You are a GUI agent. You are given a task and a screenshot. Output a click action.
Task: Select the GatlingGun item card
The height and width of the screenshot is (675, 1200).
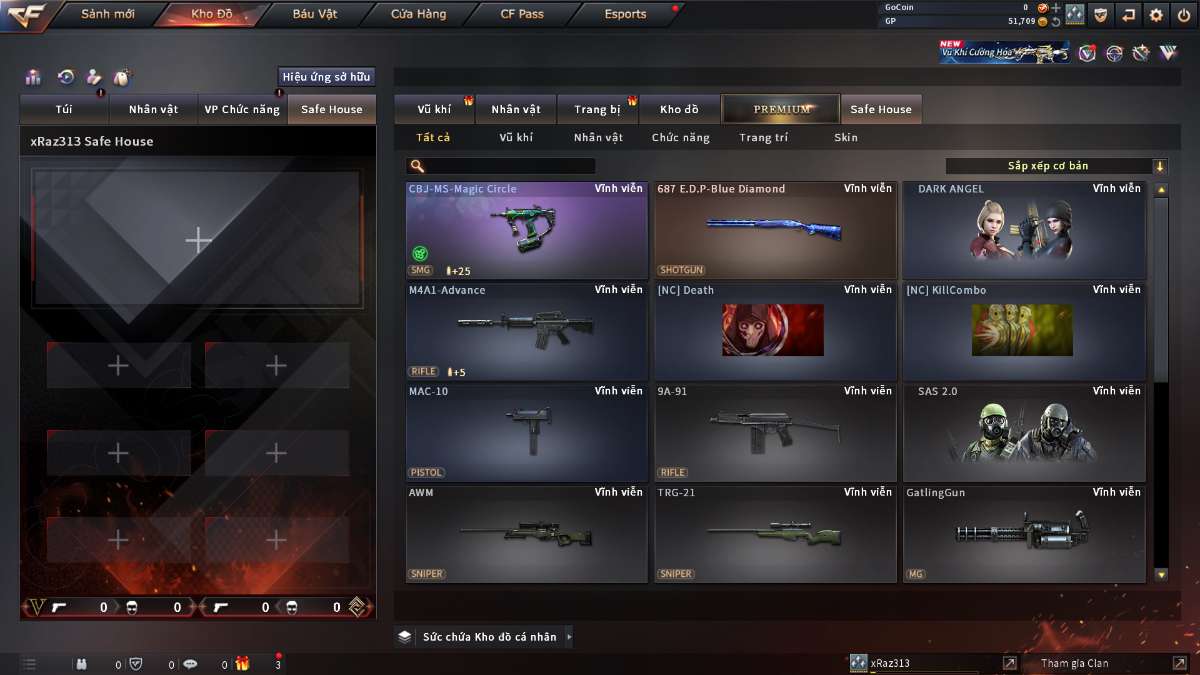tap(1024, 534)
